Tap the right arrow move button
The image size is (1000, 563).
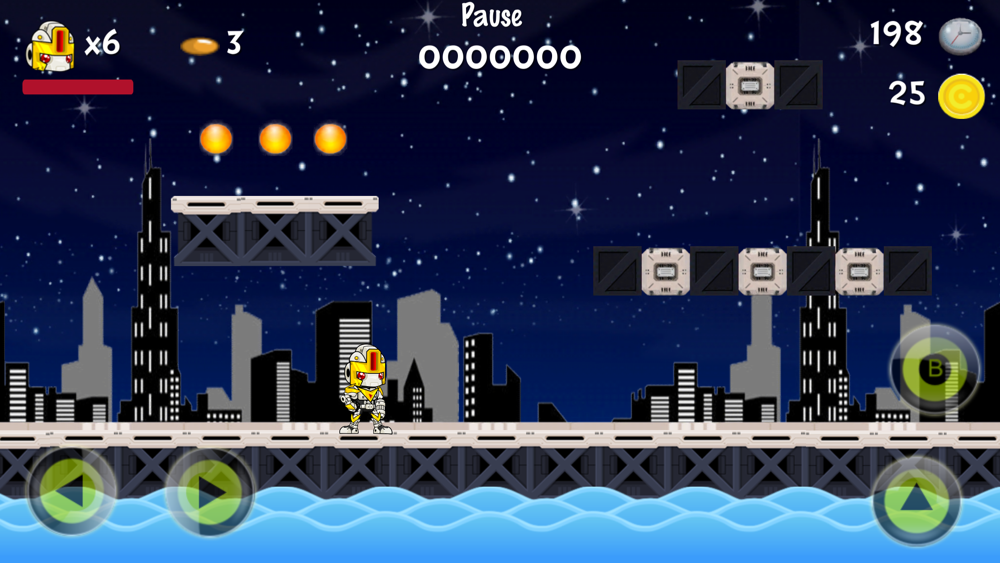210,491
